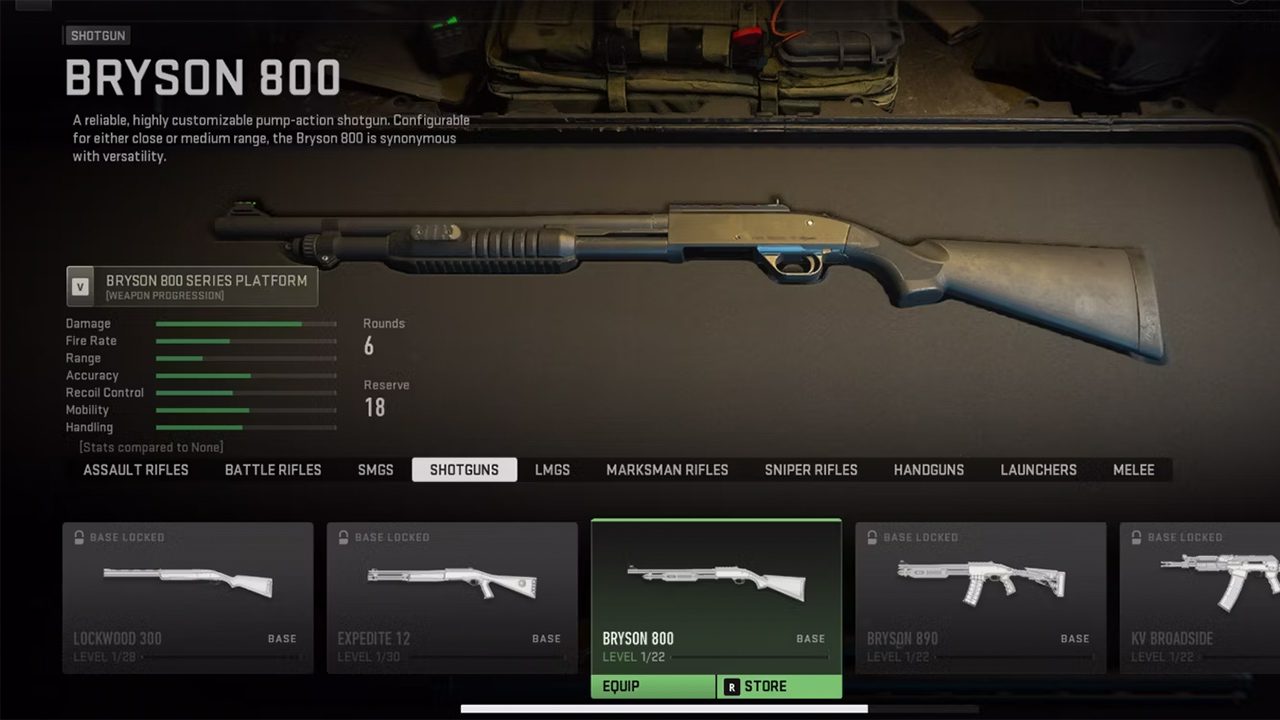
Task: Equip the Bryson 800 shotgun
Action: [653, 687]
